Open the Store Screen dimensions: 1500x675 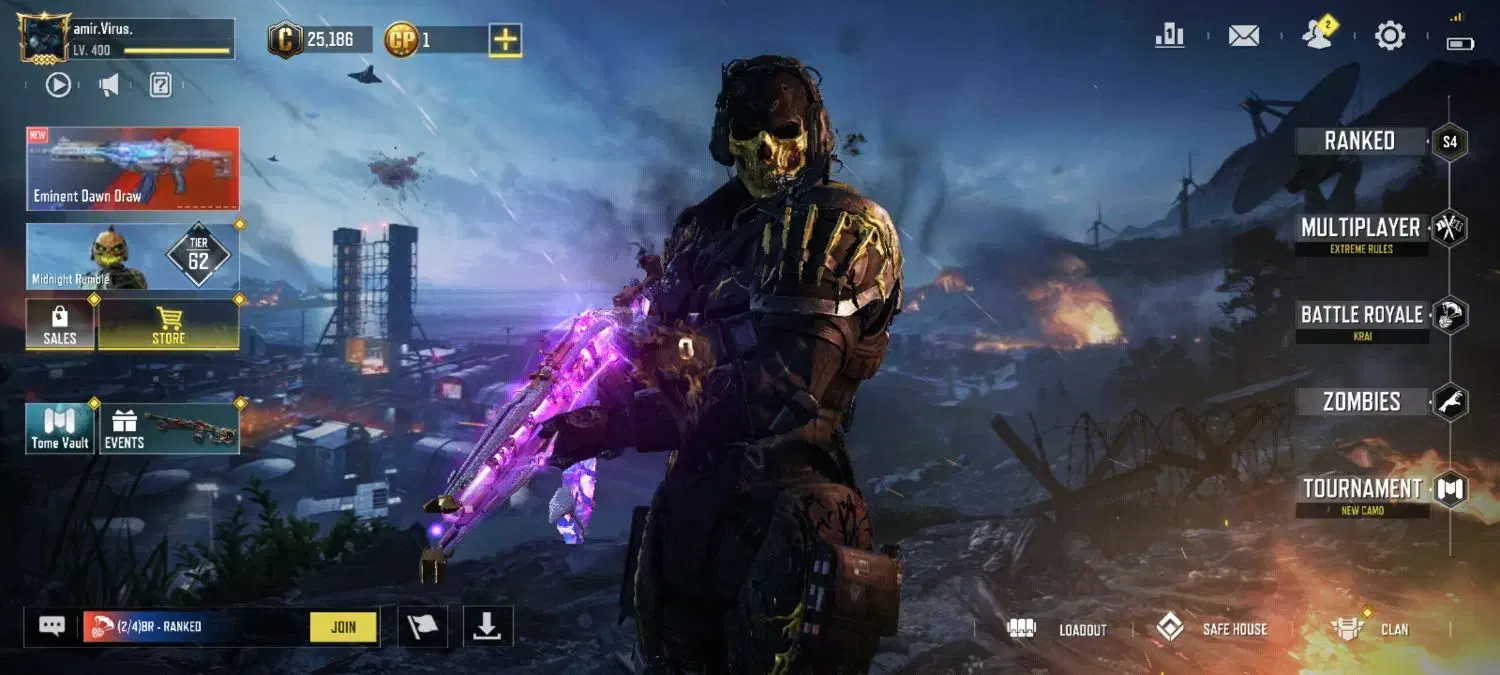tap(168, 325)
